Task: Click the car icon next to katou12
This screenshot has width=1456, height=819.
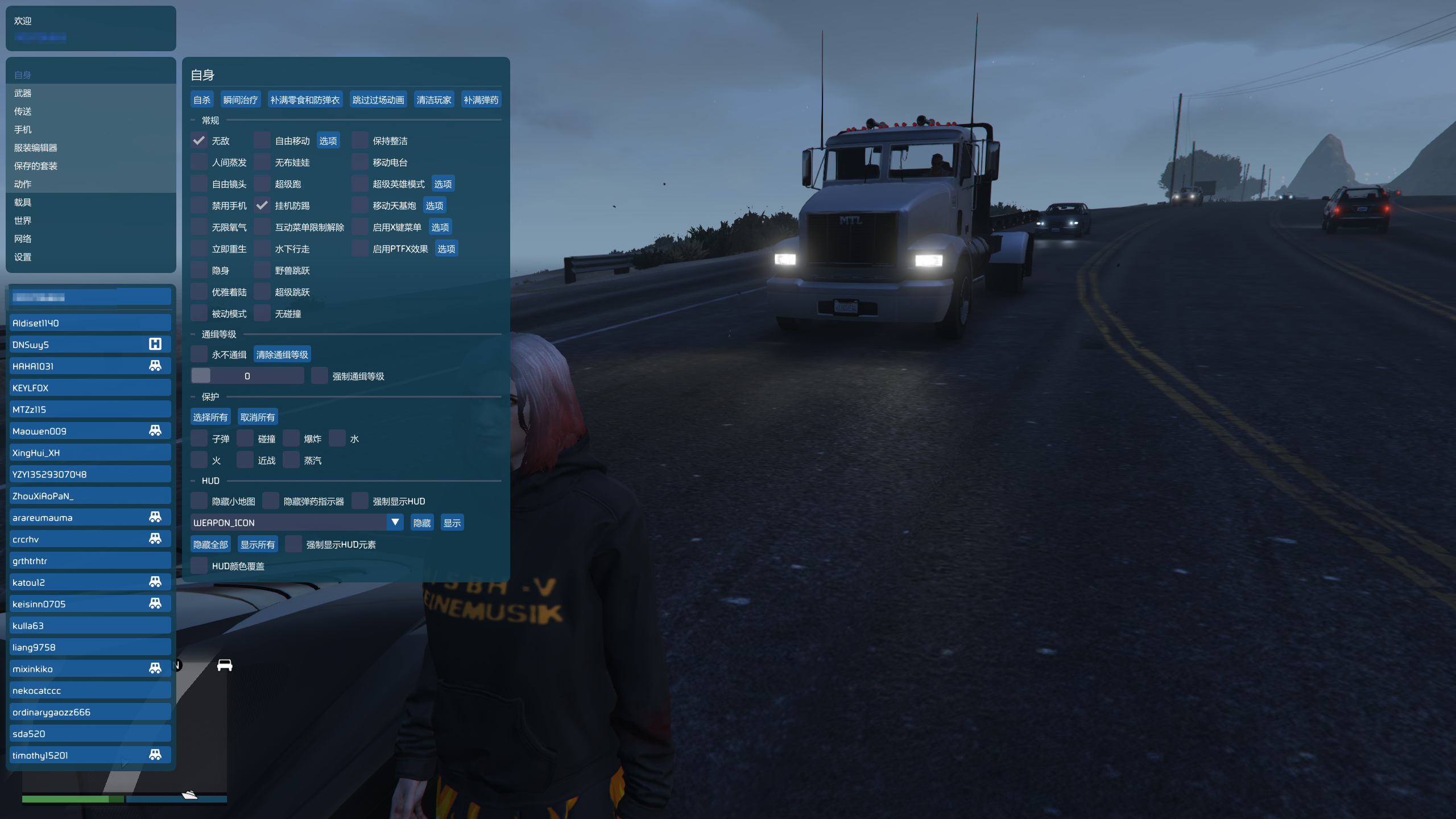Action: coord(156,582)
